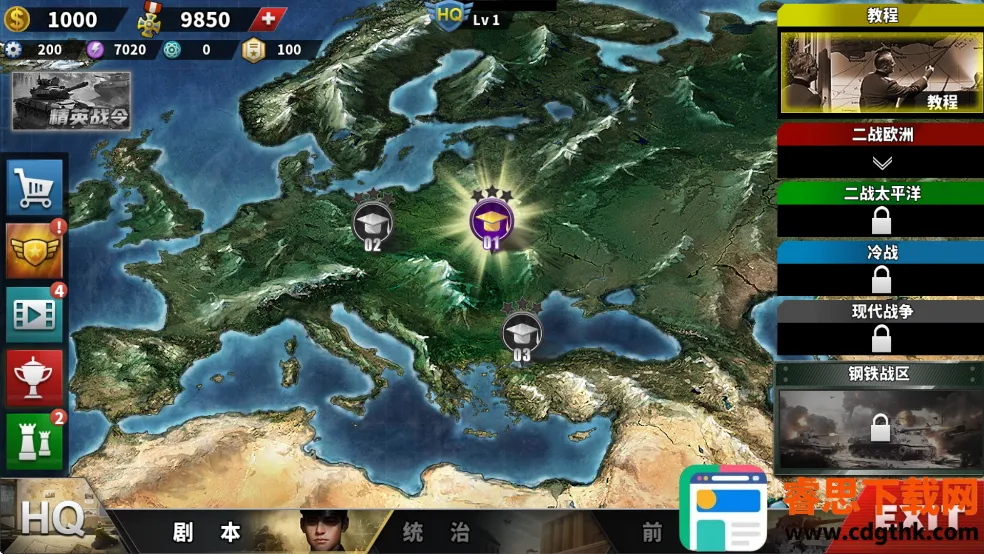Select tutorial mission 01 on the map
The height and width of the screenshot is (554, 984).
[x=491, y=221]
